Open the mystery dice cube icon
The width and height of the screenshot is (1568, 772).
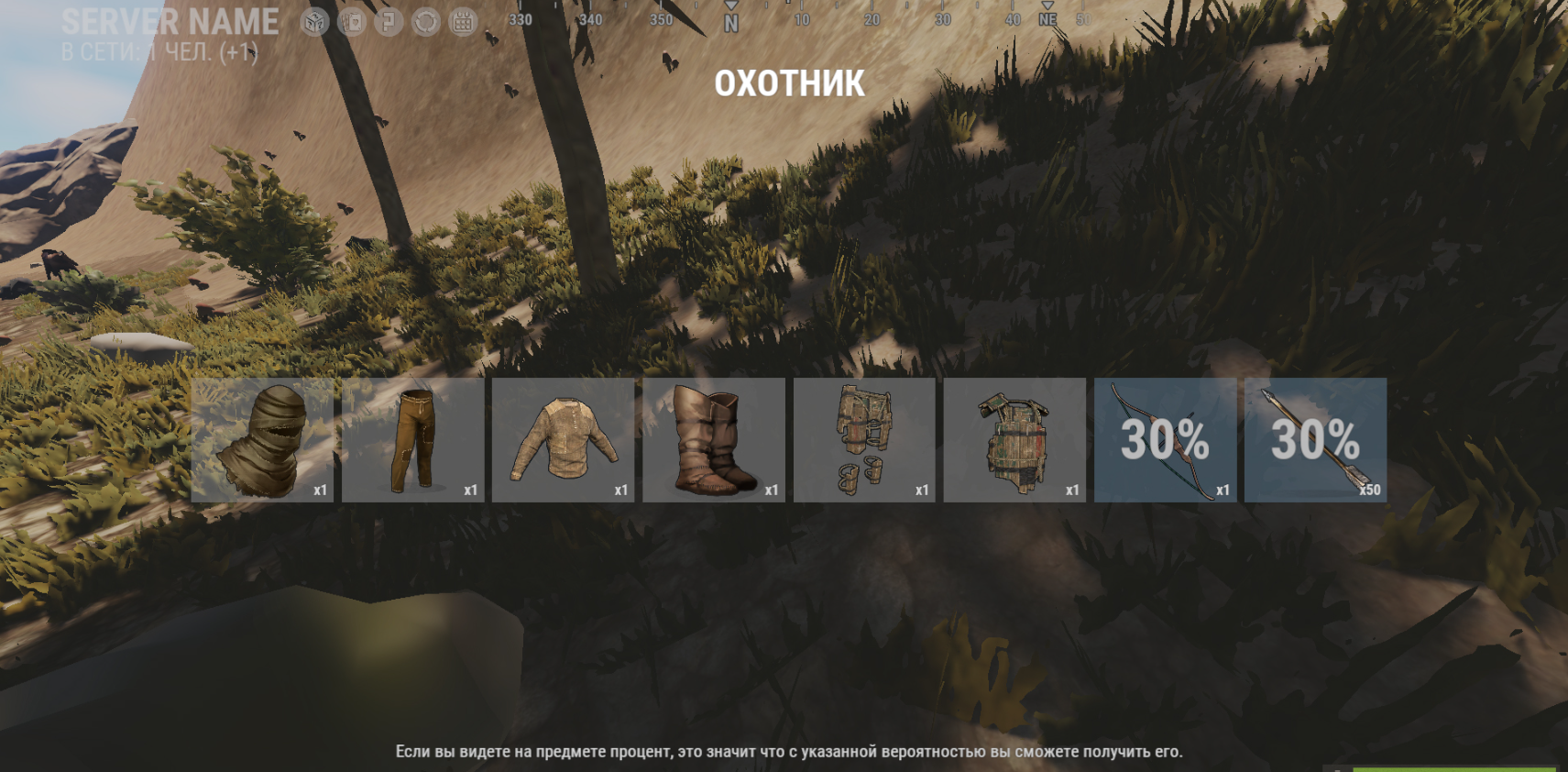[x=314, y=22]
